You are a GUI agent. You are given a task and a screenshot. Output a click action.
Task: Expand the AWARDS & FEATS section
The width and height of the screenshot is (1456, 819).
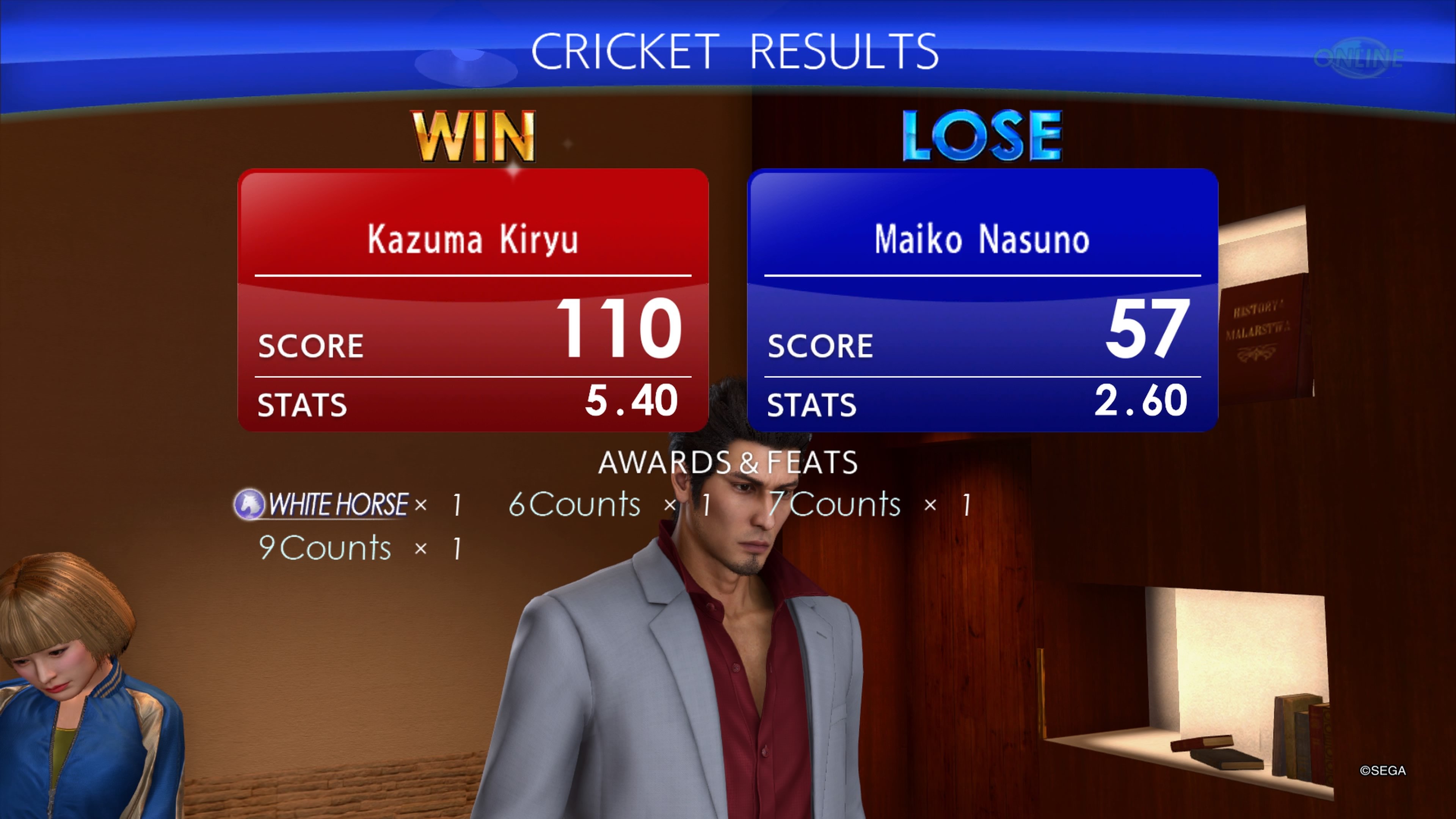point(728,462)
